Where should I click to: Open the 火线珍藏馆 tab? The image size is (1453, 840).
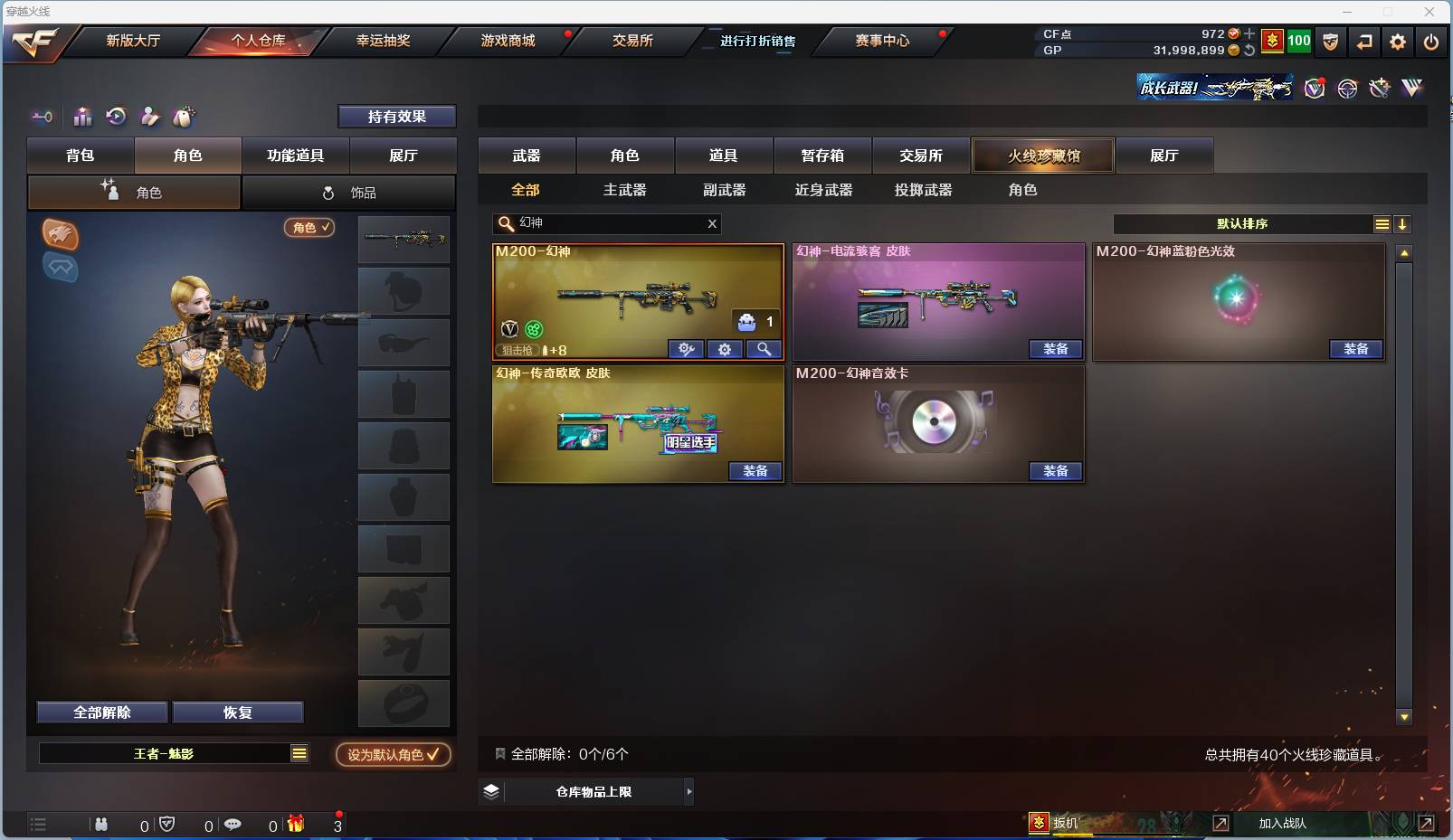[1044, 155]
